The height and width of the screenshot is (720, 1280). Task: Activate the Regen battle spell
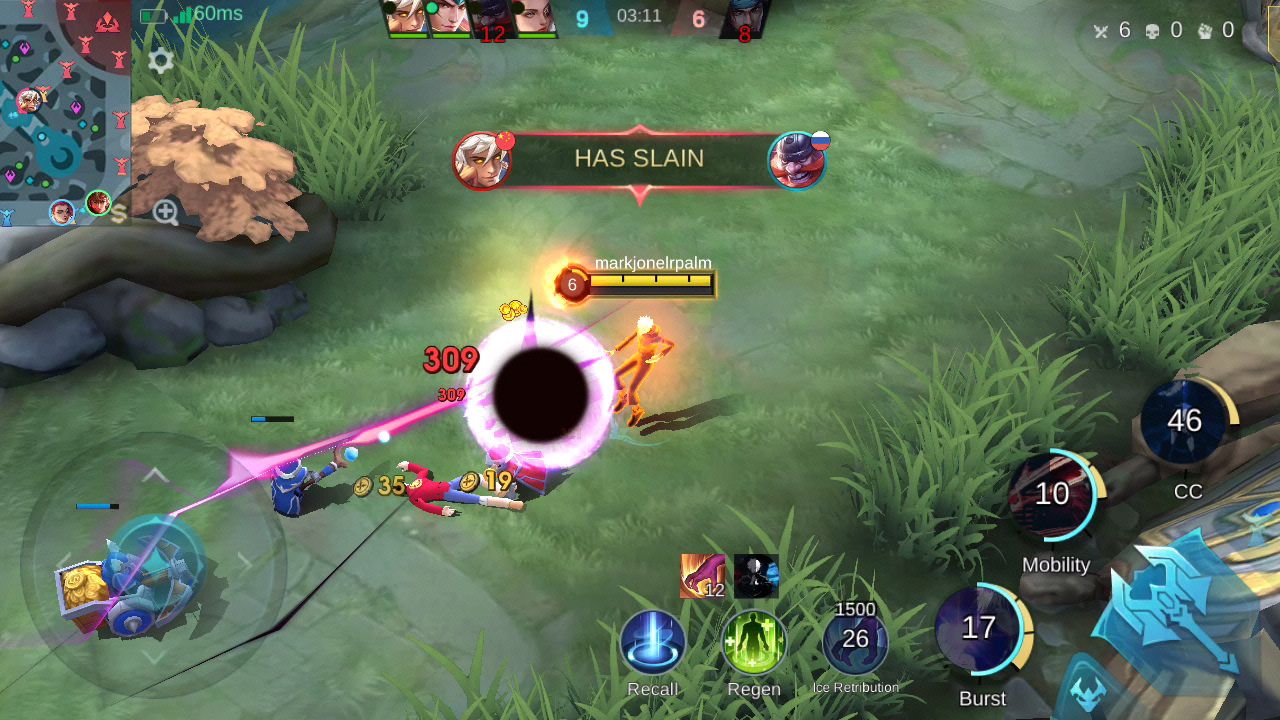click(x=755, y=646)
